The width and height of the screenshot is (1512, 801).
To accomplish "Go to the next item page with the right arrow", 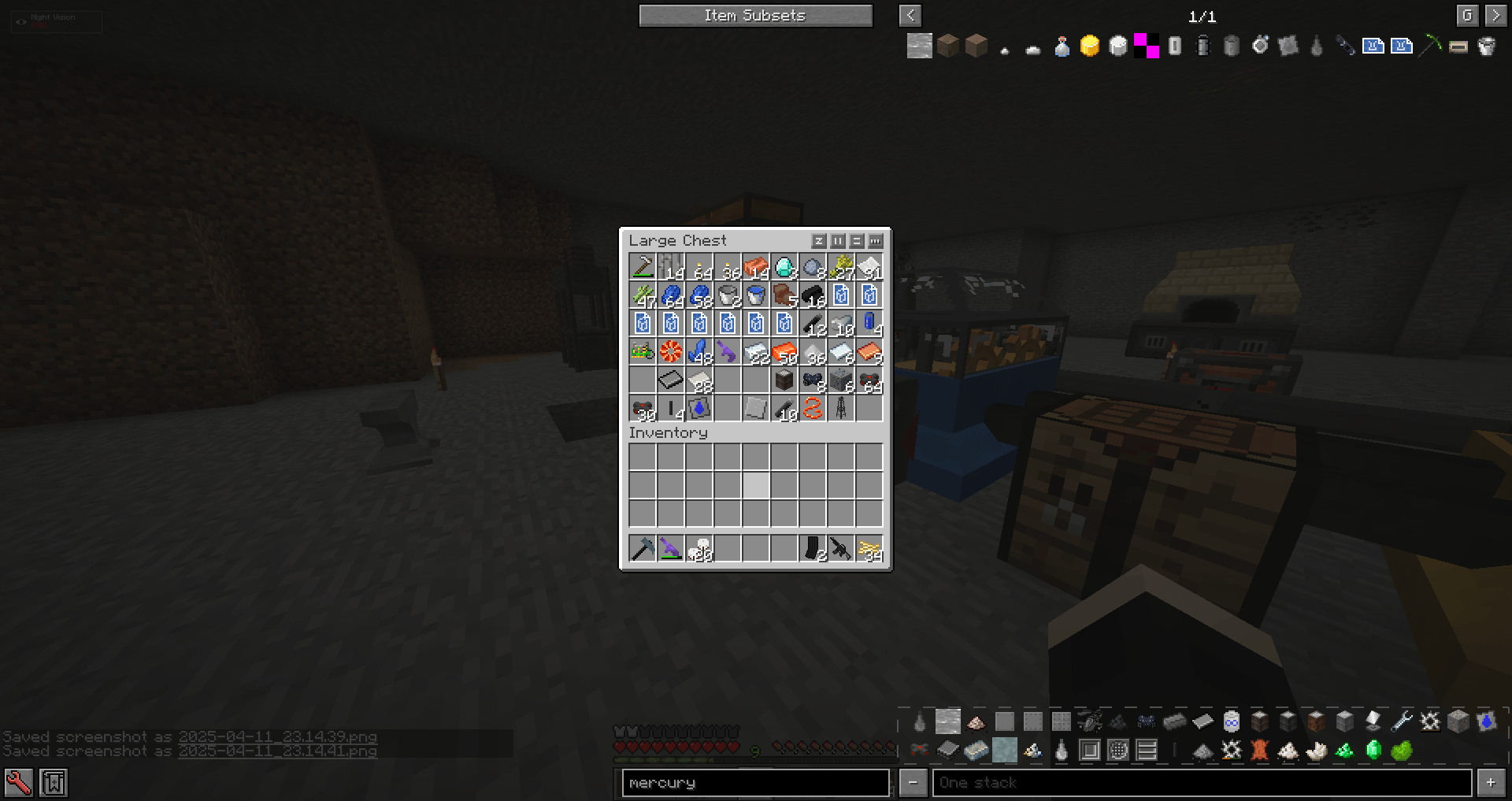I will pyautogui.click(x=1495, y=16).
